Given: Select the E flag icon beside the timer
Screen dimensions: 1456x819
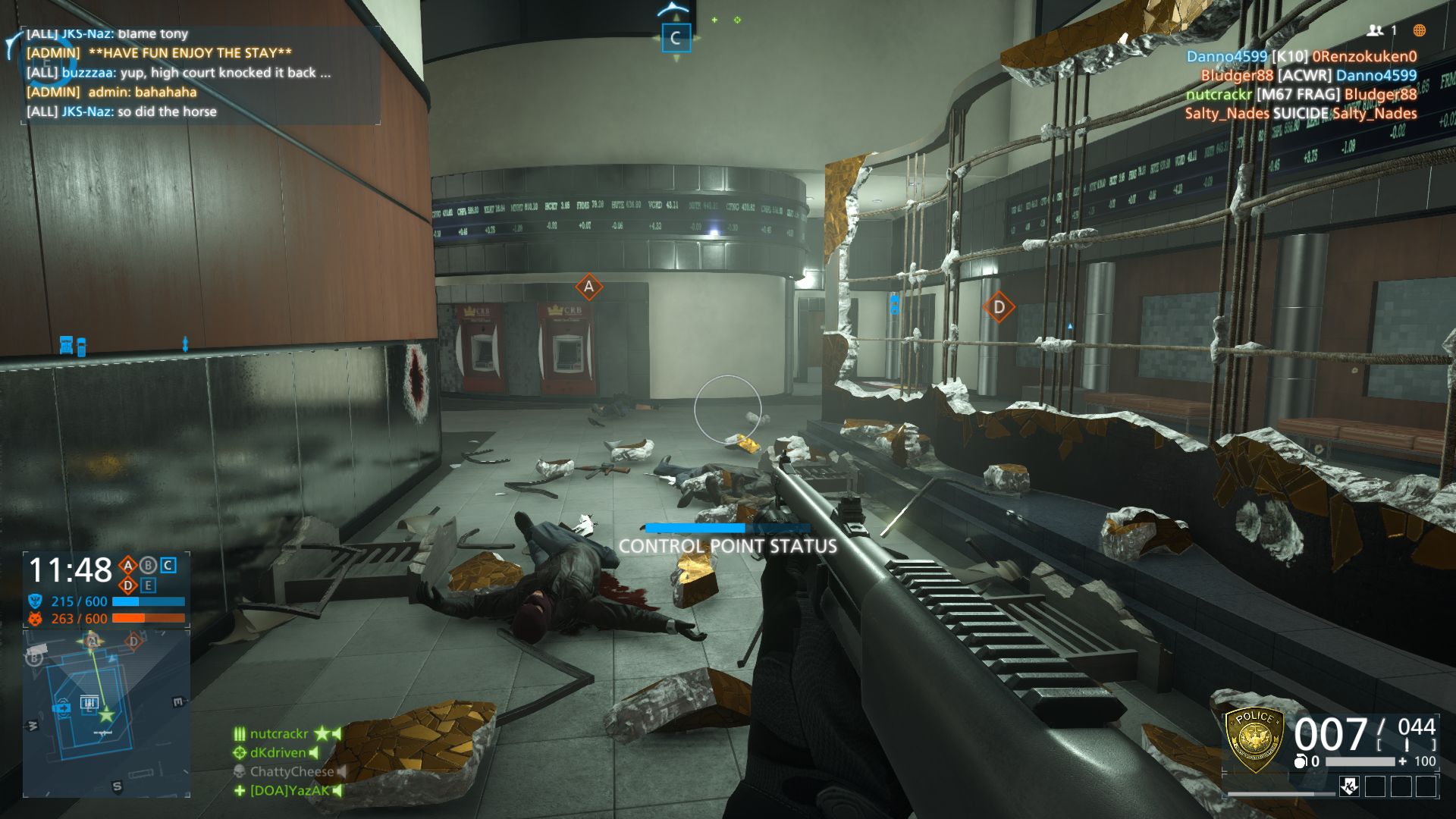Looking at the screenshot, I should [x=148, y=585].
